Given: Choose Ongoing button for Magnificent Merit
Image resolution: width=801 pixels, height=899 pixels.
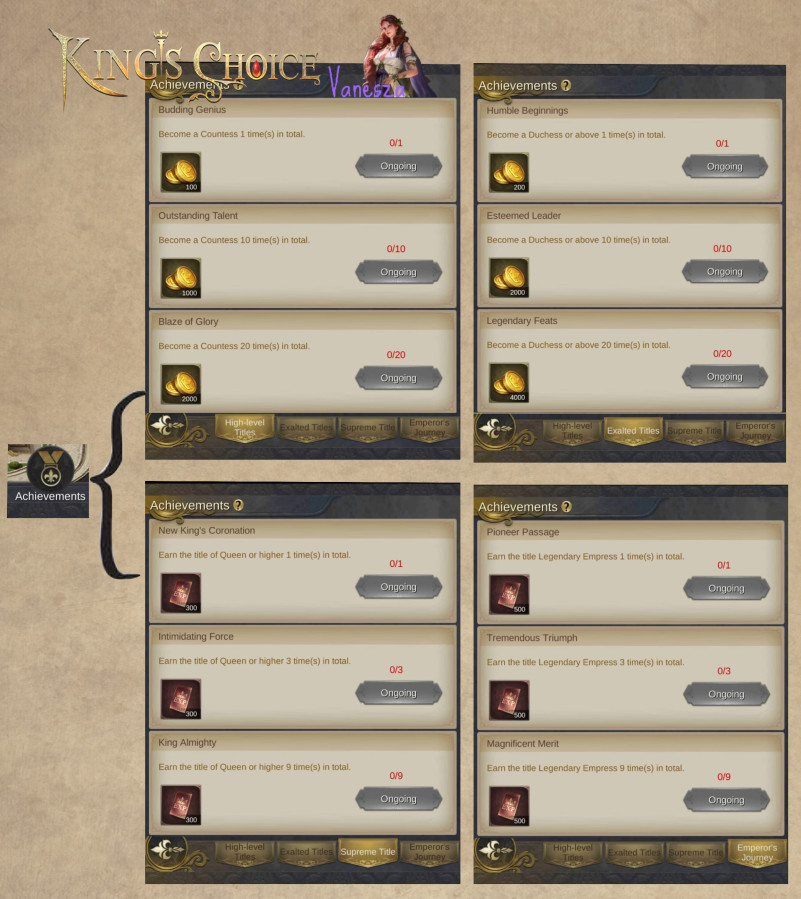Looking at the screenshot, I should [726, 800].
